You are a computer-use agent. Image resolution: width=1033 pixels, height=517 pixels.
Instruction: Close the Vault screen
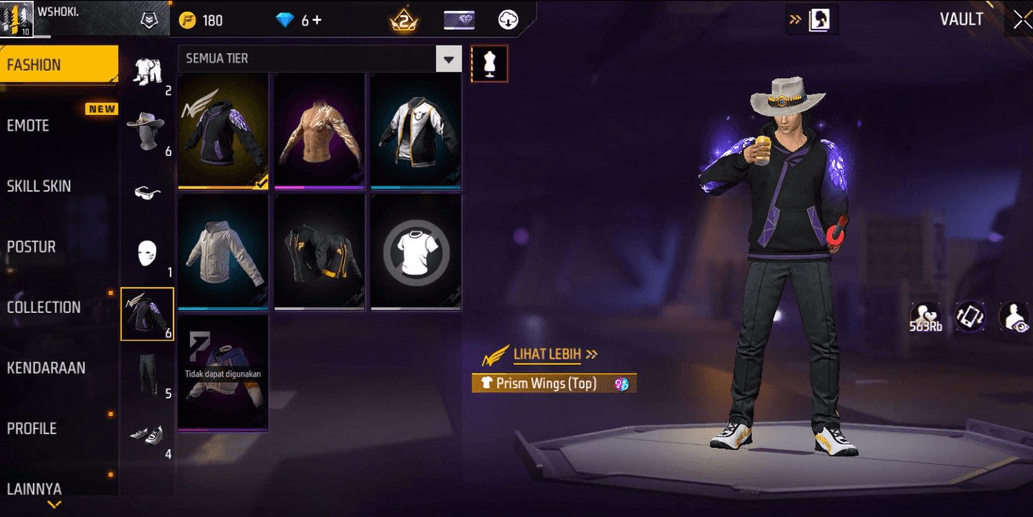click(1021, 20)
